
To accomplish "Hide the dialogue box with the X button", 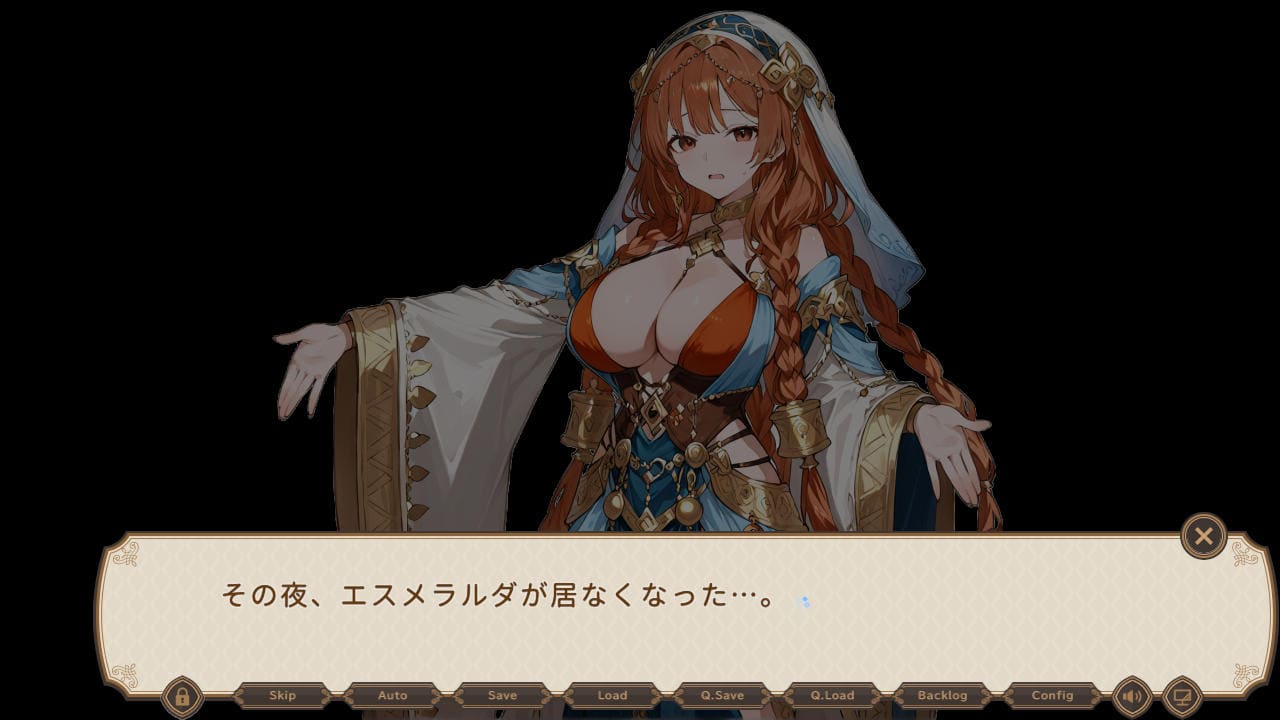I will click(x=1203, y=537).
